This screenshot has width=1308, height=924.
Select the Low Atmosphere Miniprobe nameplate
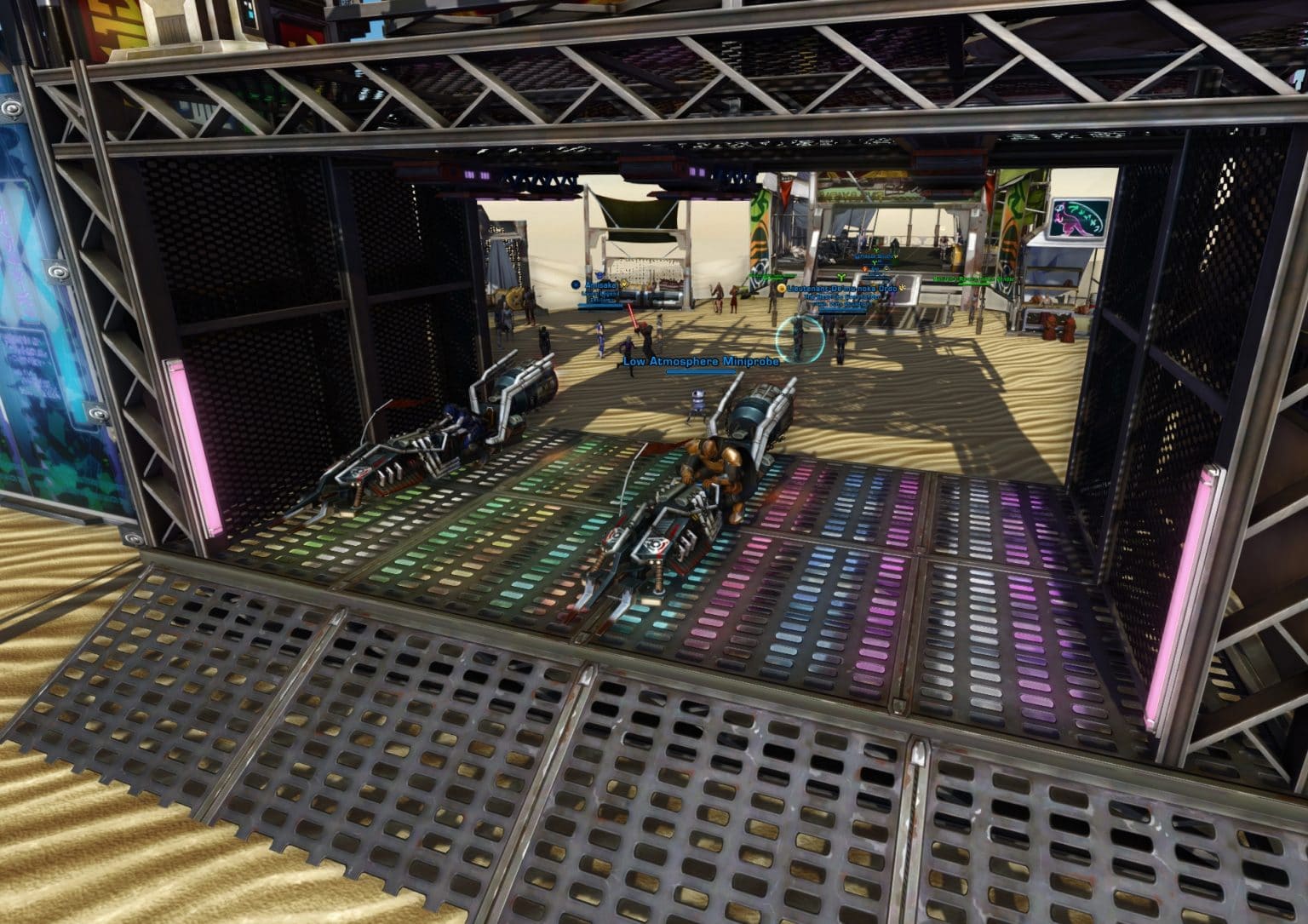[x=701, y=361]
